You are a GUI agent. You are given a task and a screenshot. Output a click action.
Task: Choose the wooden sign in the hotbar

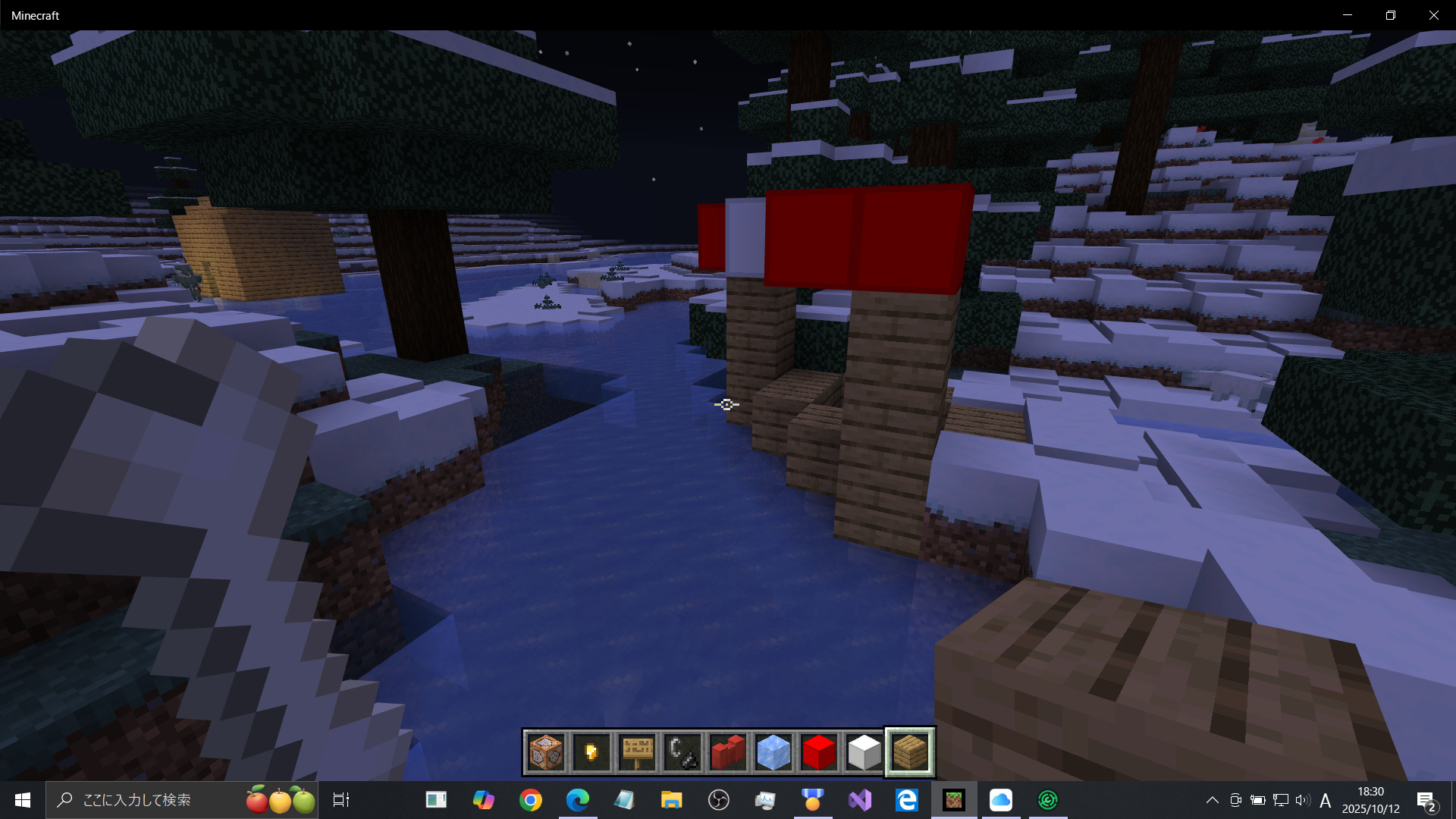pyautogui.click(x=637, y=752)
